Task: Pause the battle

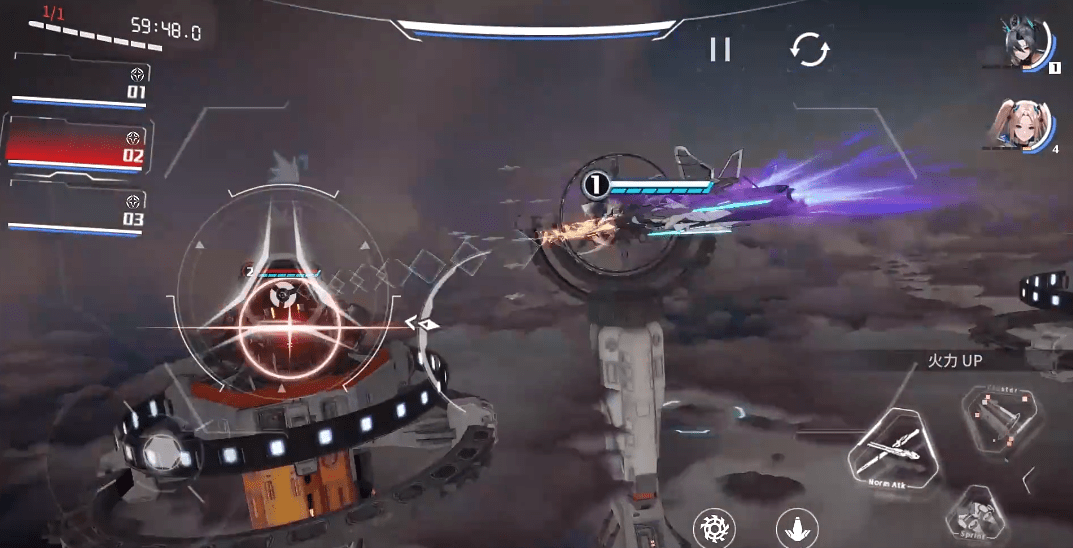Action: (720, 49)
